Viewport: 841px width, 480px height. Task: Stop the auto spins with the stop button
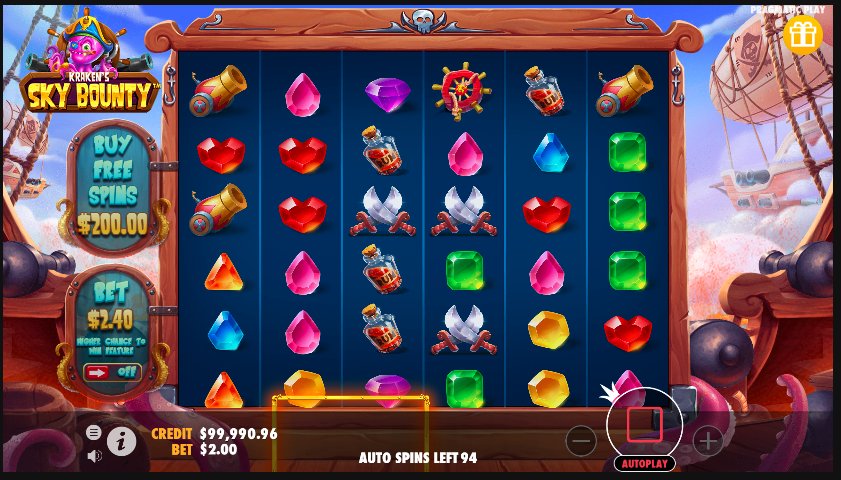(644, 424)
